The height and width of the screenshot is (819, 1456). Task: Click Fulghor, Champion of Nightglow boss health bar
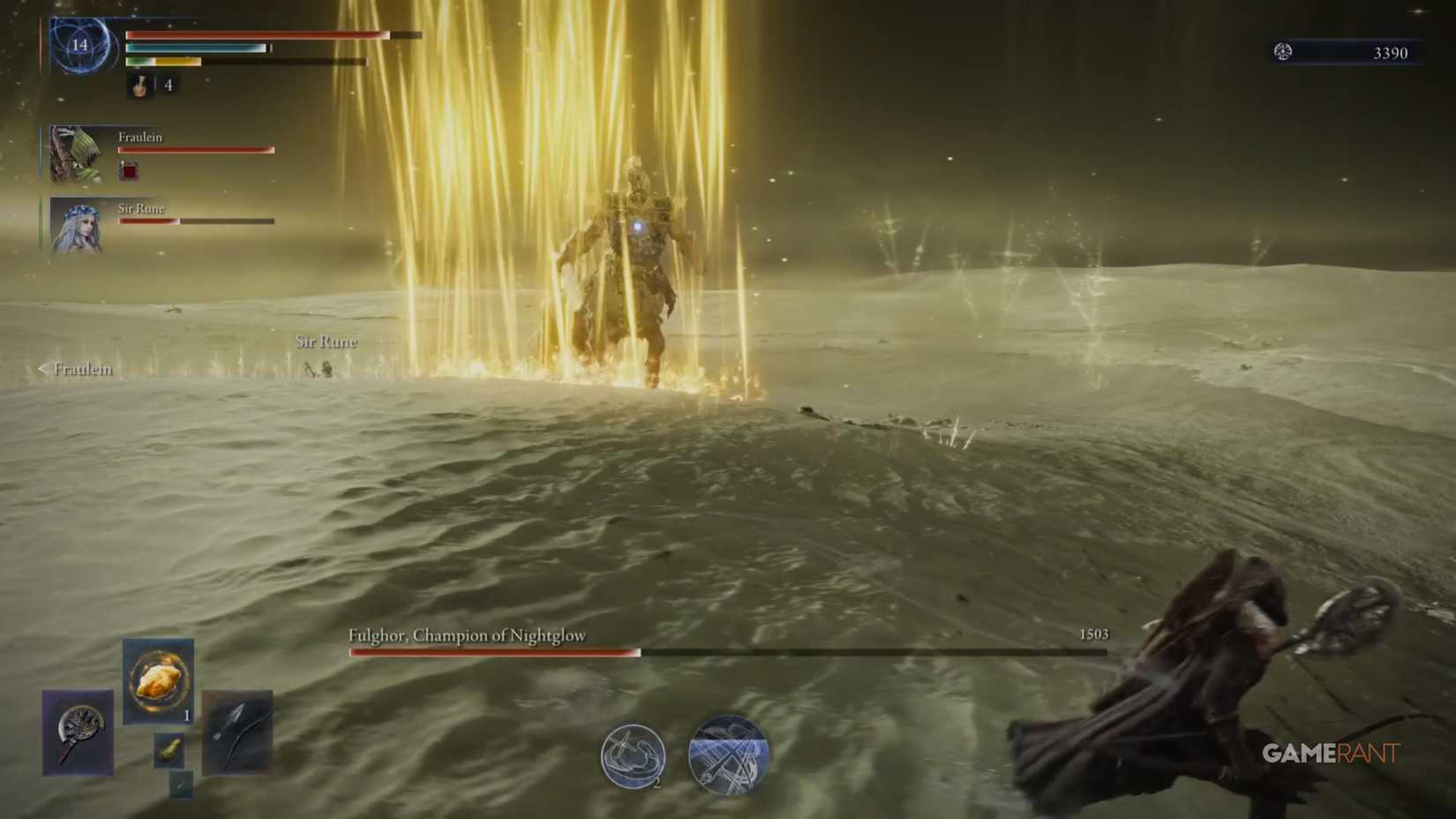(x=618, y=652)
